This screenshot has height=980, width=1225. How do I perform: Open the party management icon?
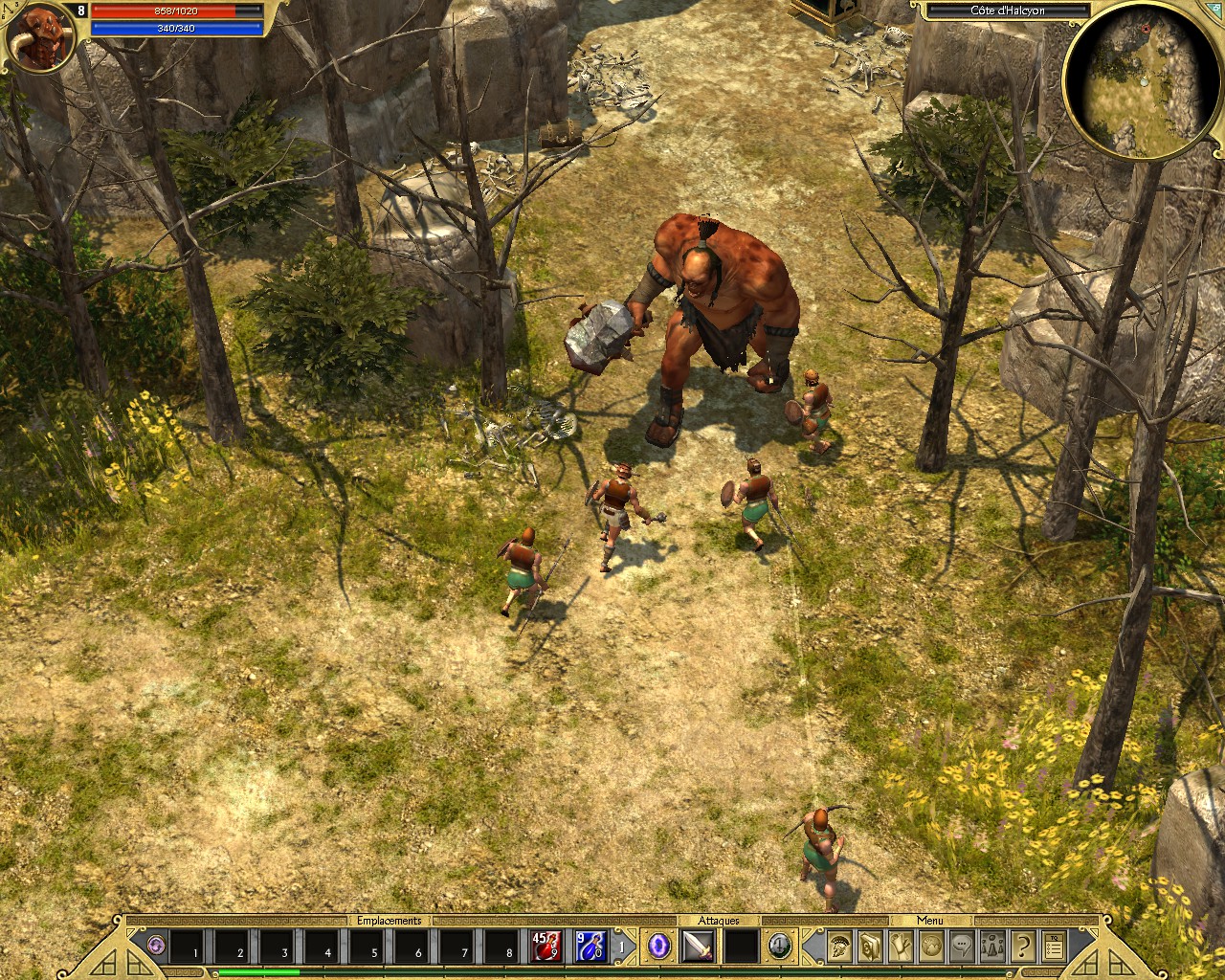pos(992,944)
